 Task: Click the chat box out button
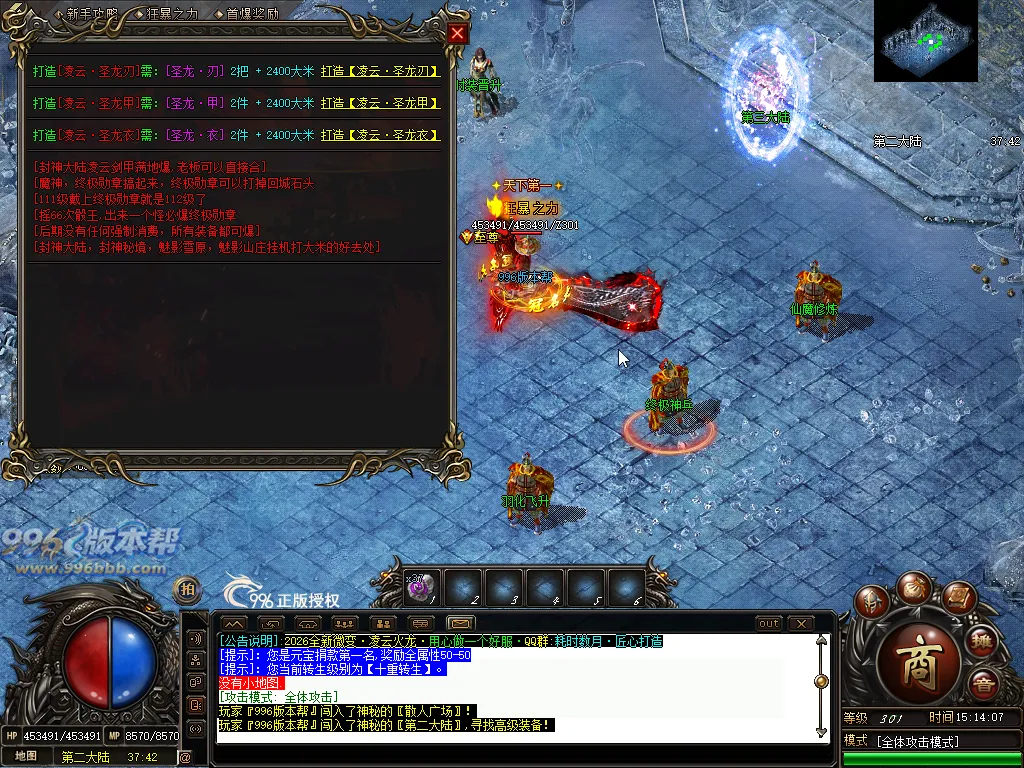click(768, 624)
